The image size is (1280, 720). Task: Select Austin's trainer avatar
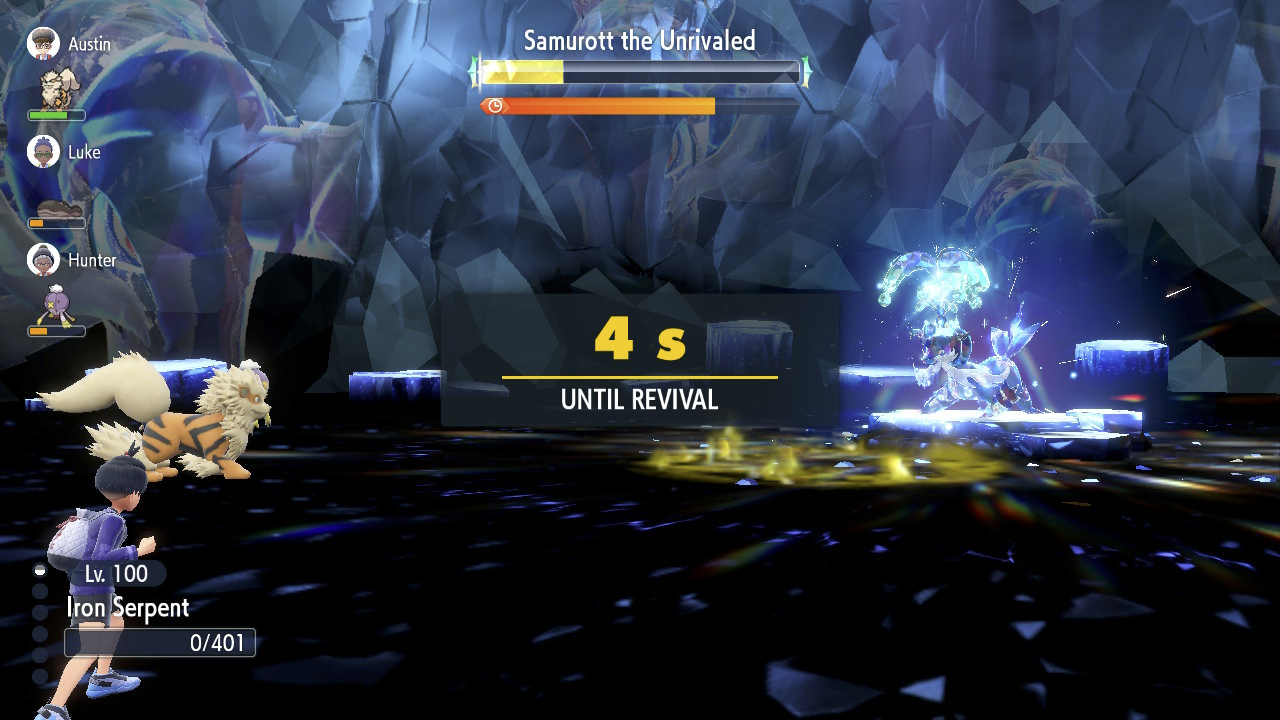(x=43, y=44)
